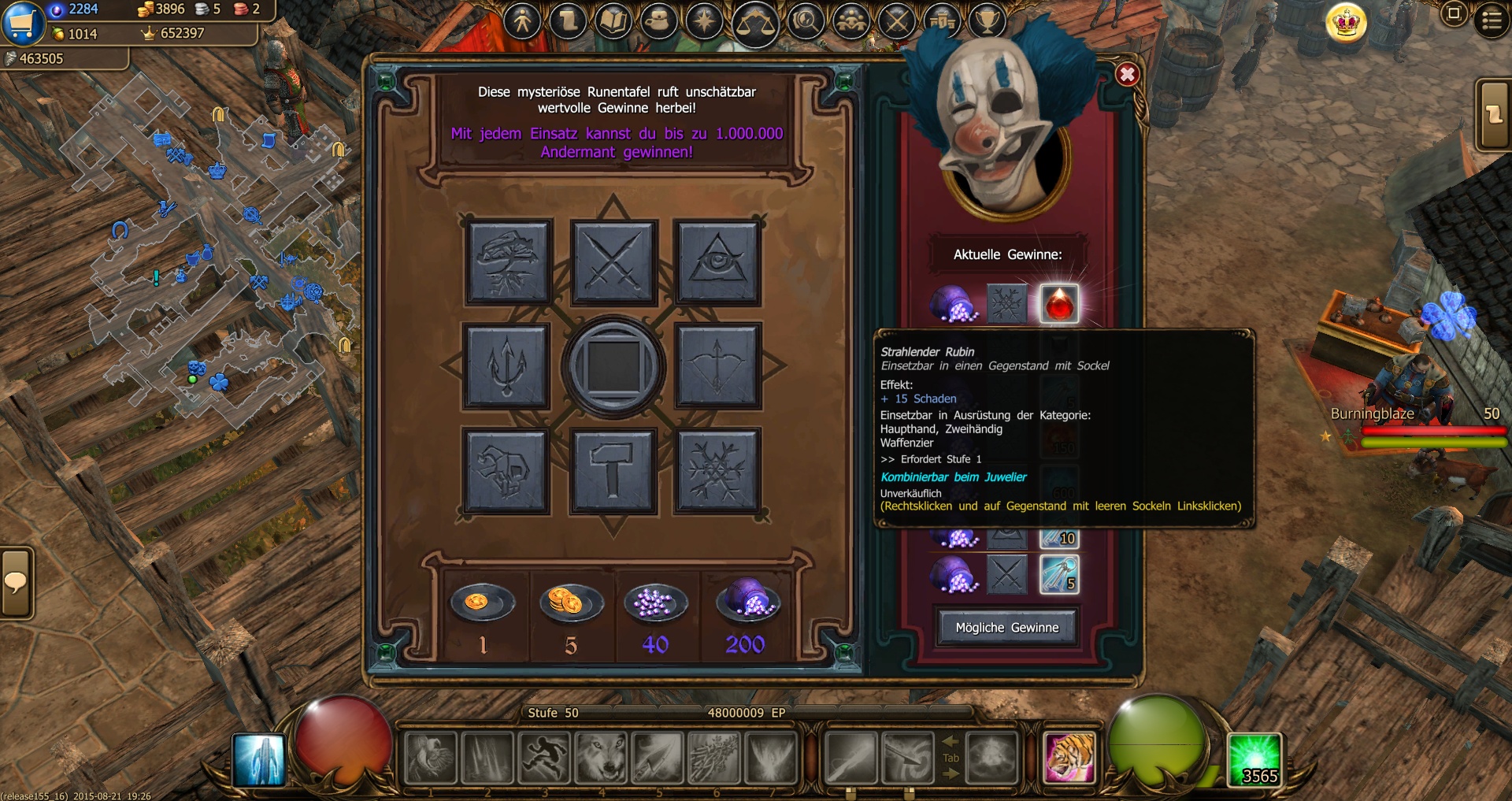The height and width of the screenshot is (801, 1512).
Task: Choose the 40 Andermant stake
Action: [655, 603]
